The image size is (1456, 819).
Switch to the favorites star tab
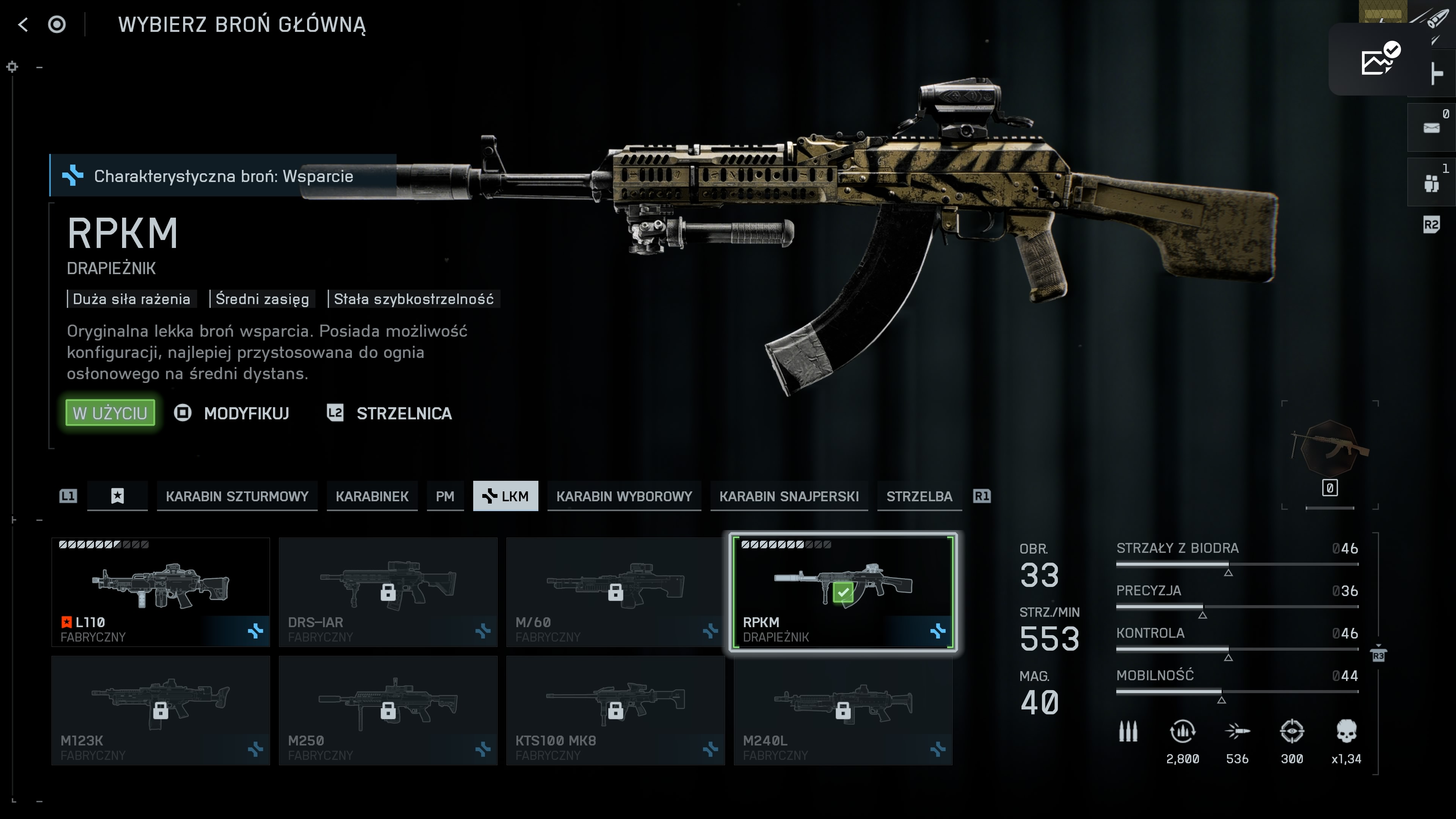117,496
